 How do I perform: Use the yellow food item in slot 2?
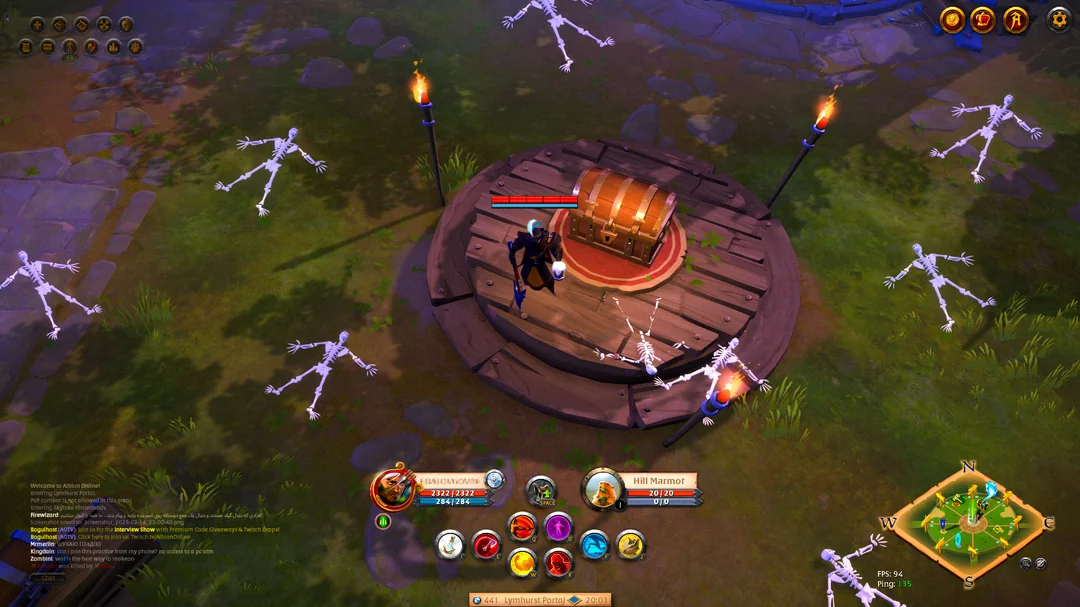[630, 545]
